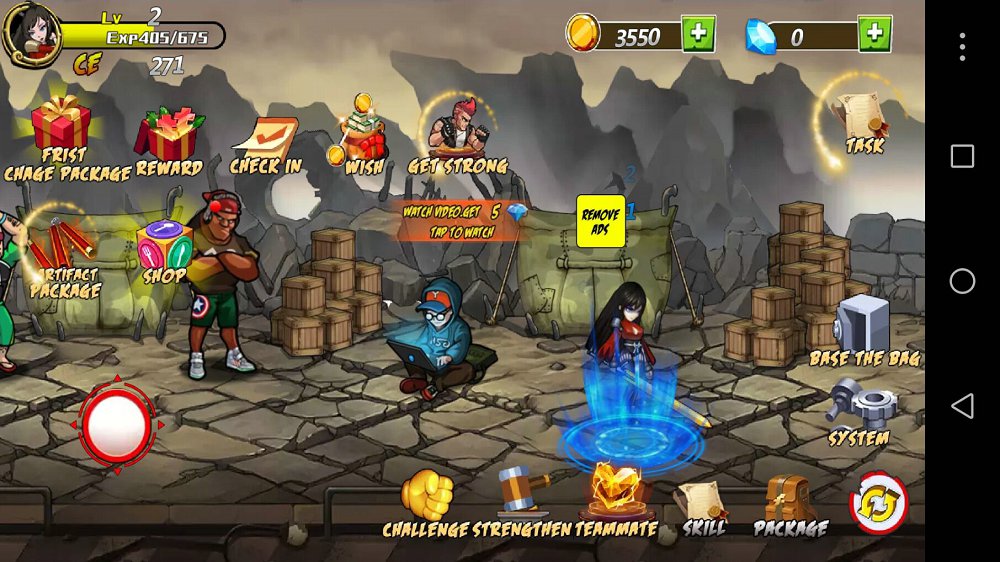Start a Challenge with the fist icon
Image resolution: width=1000 pixels, height=562 pixels.
pyautogui.click(x=427, y=496)
